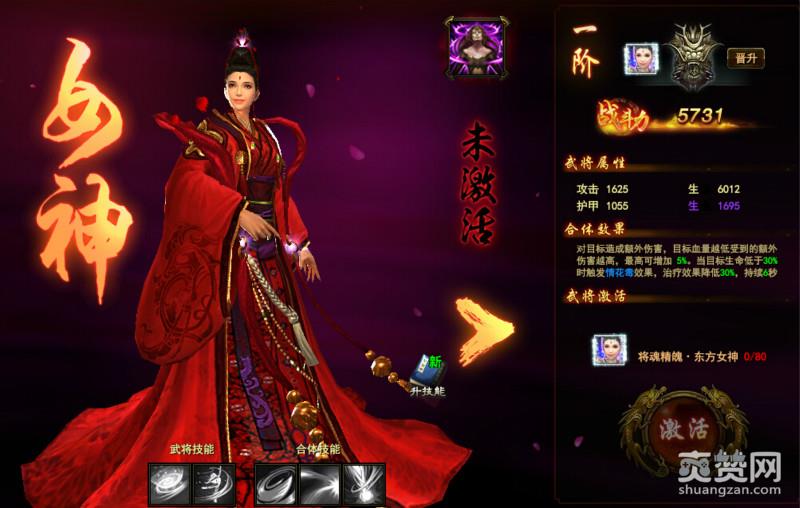The image size is (800, 508).
Task: Select the first swirling vortex general skill
Action: tap(169, 483)
